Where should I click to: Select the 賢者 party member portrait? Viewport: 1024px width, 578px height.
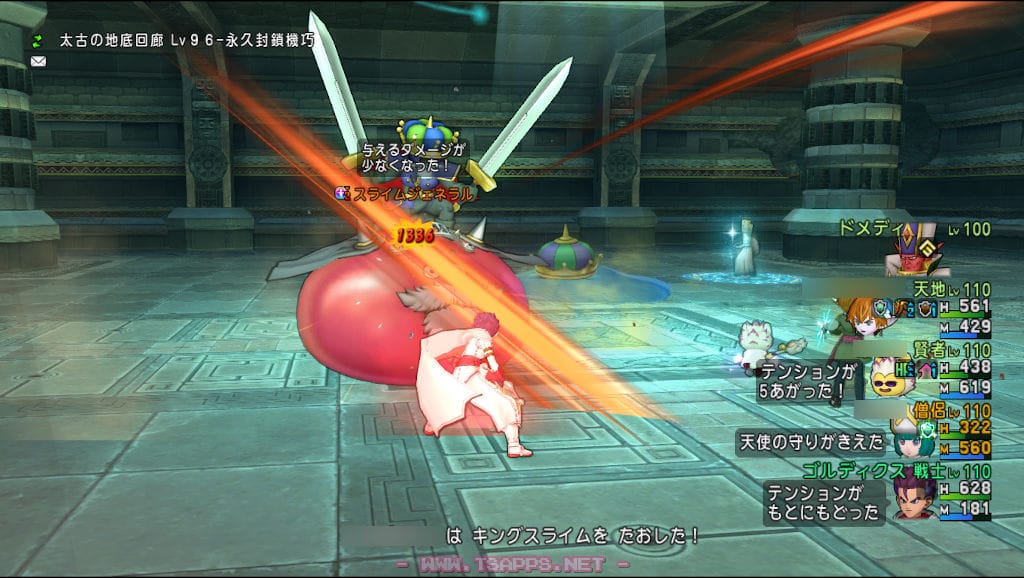tap(885, 376)
